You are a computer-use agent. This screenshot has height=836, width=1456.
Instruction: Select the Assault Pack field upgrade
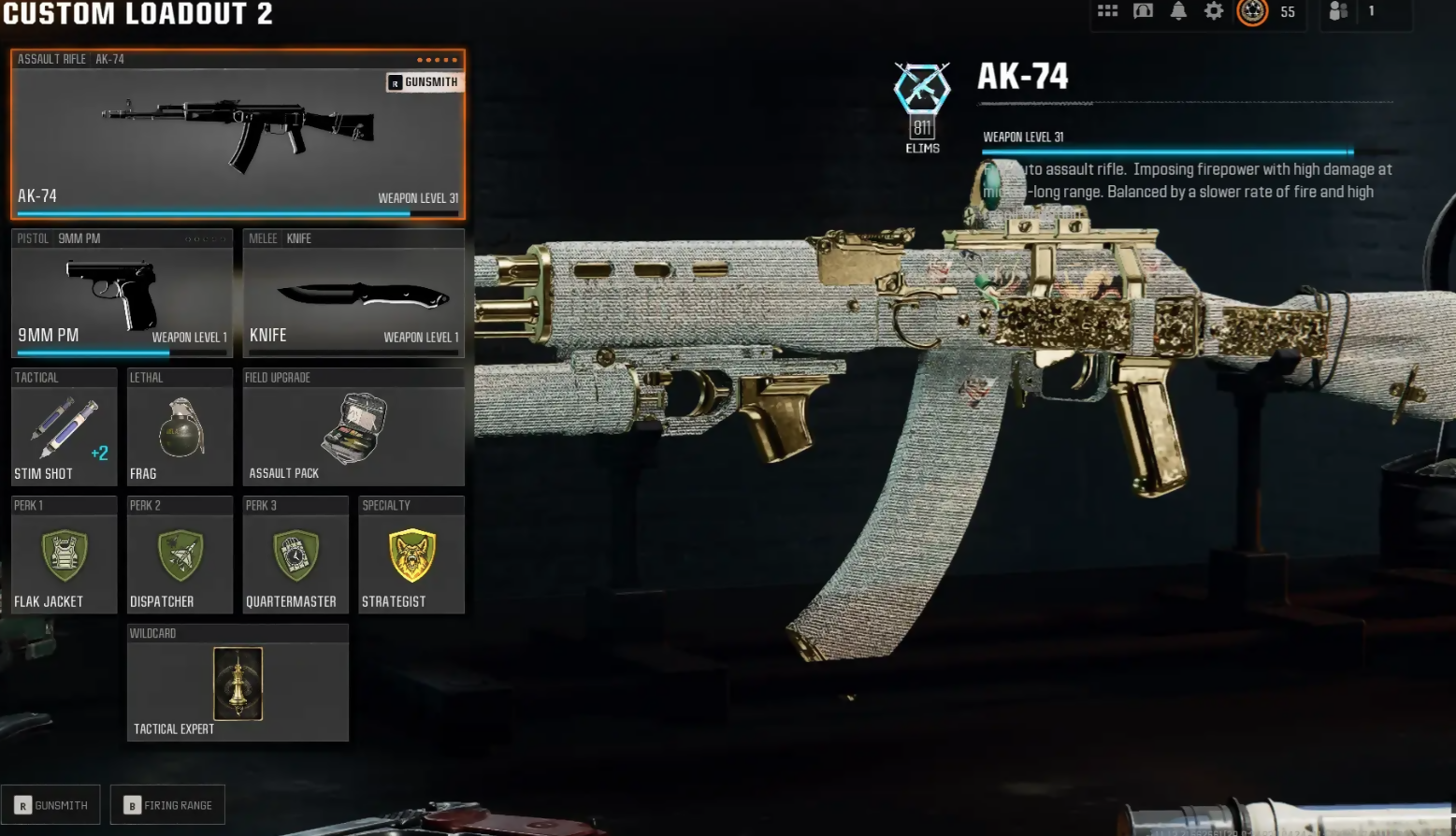click(x=353, y=427)
